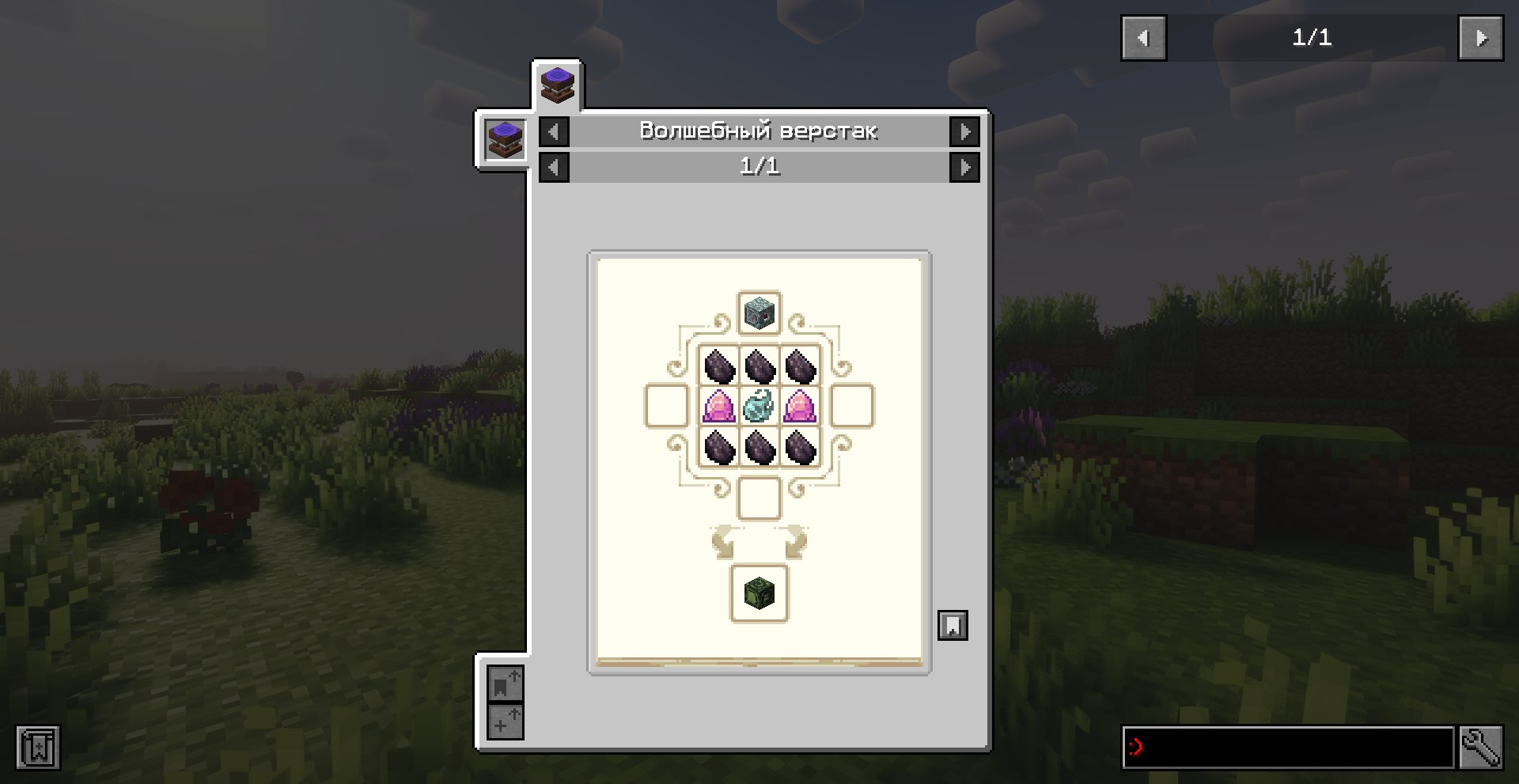Bookmark this recipe with the bookmark button
This screenshot has height=784, width=1519.
pyautogui.click(x=953, y=625)
